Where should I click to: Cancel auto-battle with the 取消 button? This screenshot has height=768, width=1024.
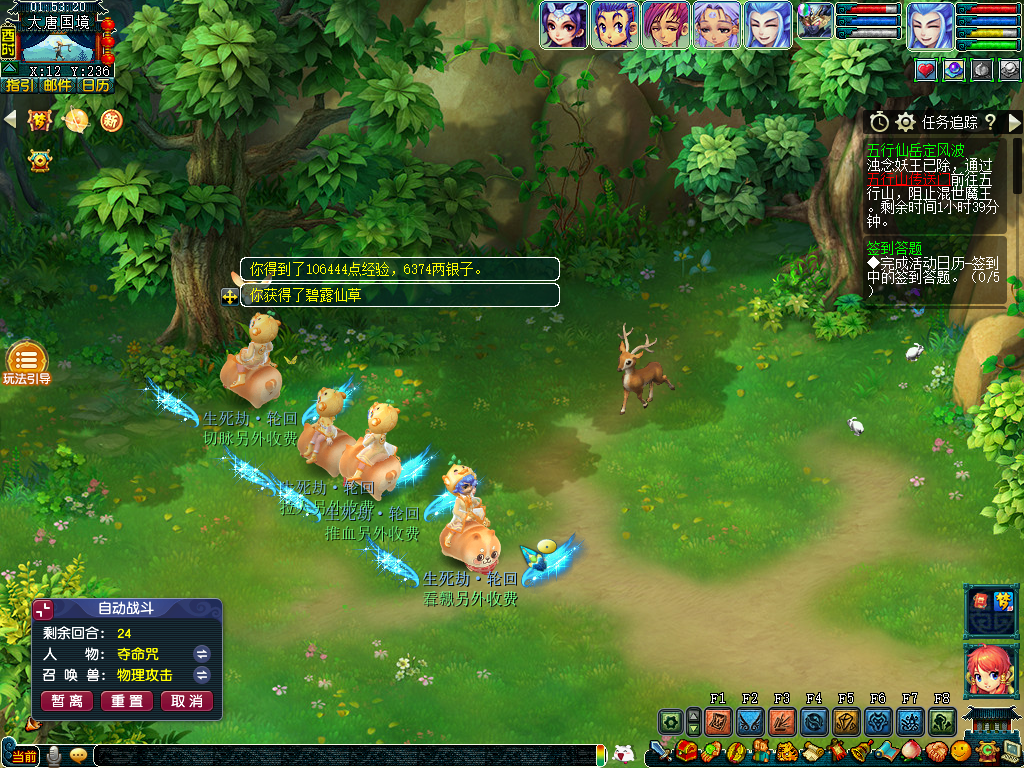(x=187, y=701)
